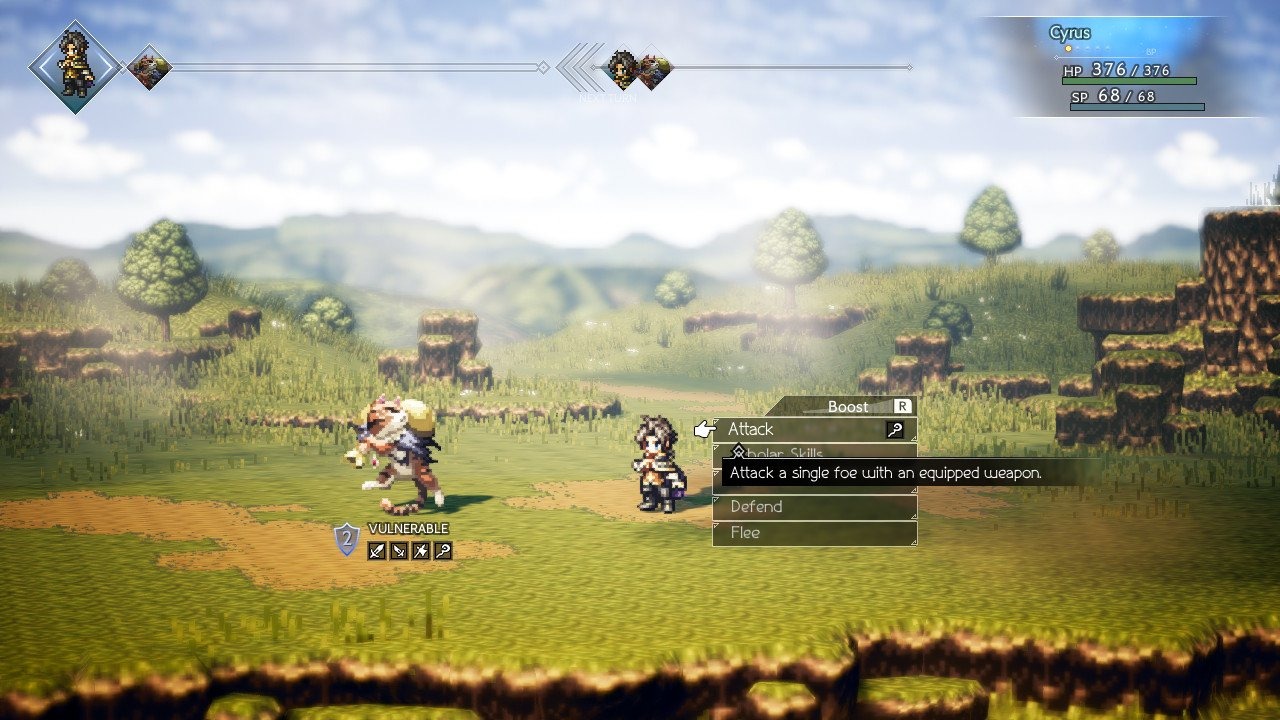
Task: Click the corner arrow on the Attack option
Action: click(x=913, y=438)
